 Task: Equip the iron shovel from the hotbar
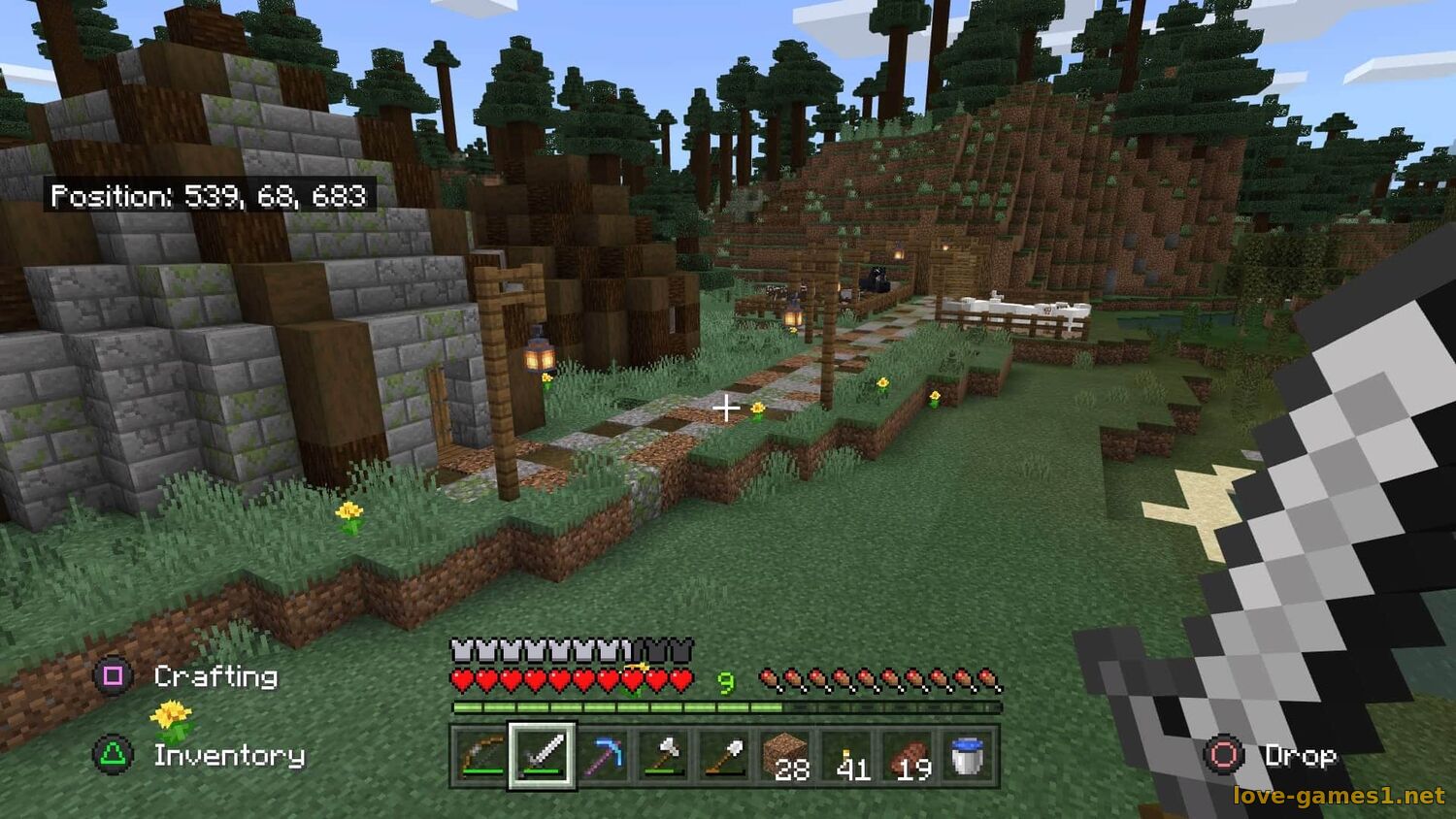point(726,756)
